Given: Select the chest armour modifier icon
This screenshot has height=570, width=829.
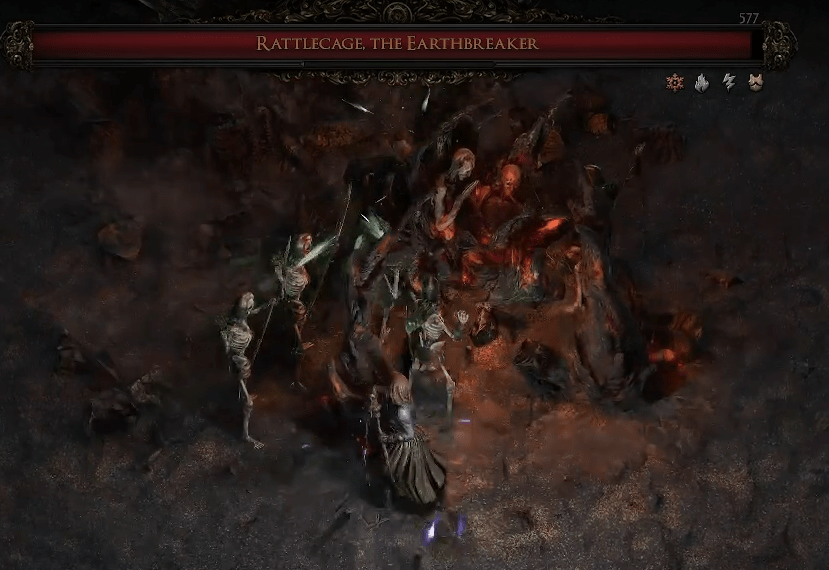Looking at the screenshot, I should [756, 82].
